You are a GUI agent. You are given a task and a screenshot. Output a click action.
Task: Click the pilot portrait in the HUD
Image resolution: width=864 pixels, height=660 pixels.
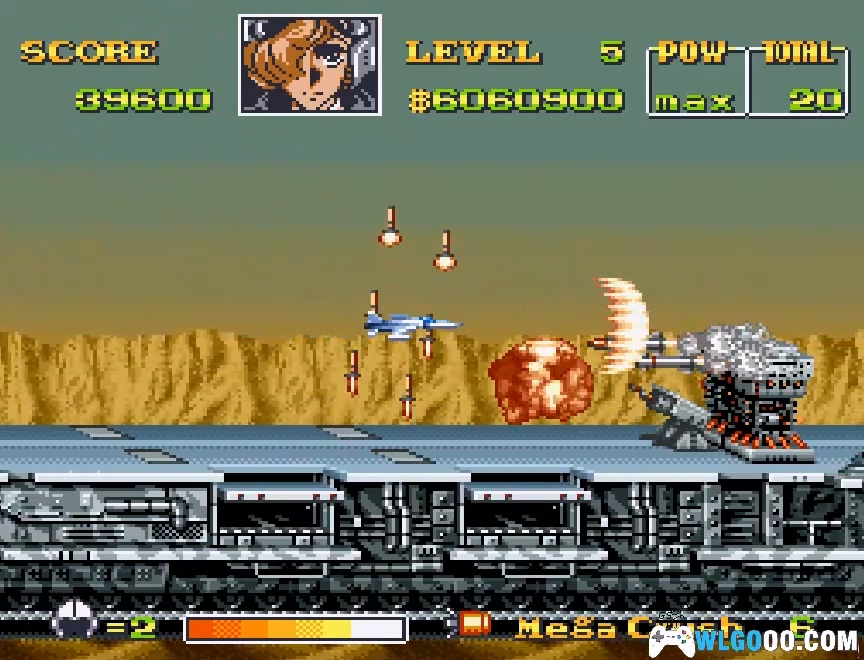309,65
